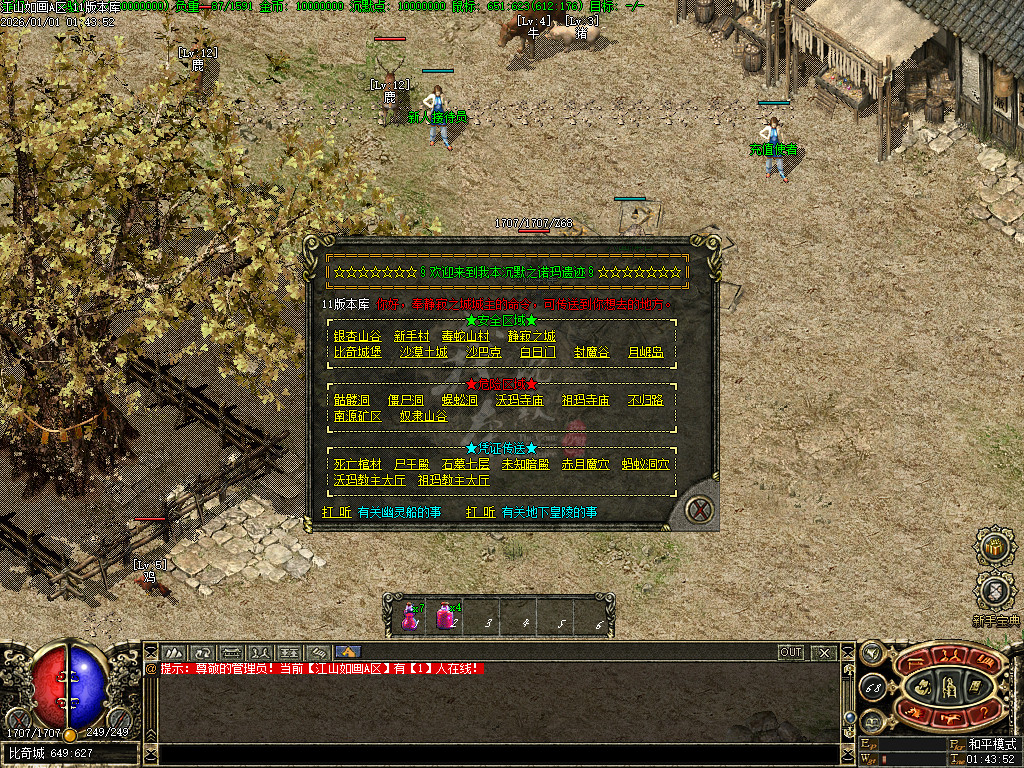Choose 封魔谷 as destination

[591, 352]
